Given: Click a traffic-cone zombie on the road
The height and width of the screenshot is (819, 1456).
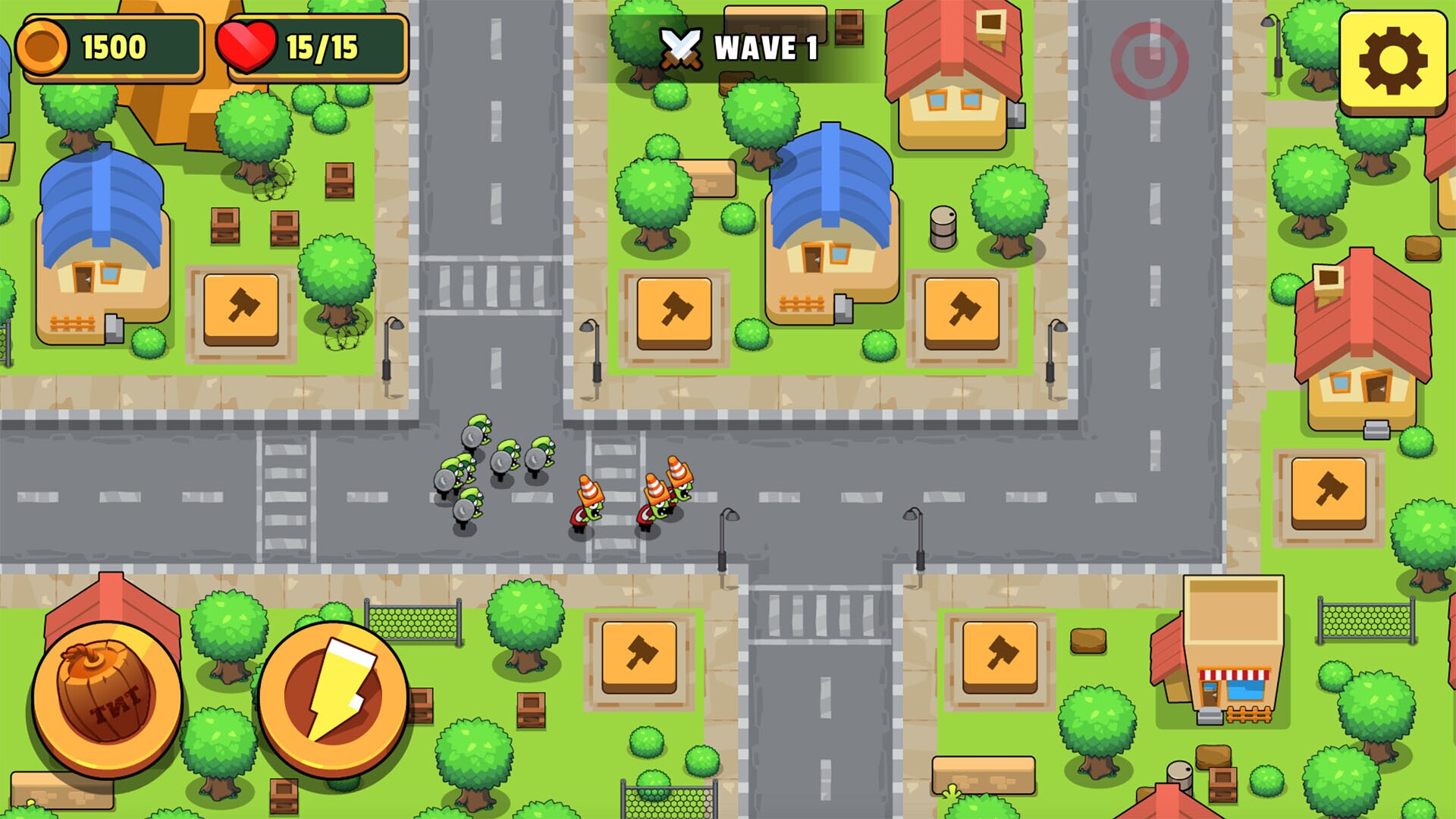Looking at the screenshot, I should coord(588,500).
